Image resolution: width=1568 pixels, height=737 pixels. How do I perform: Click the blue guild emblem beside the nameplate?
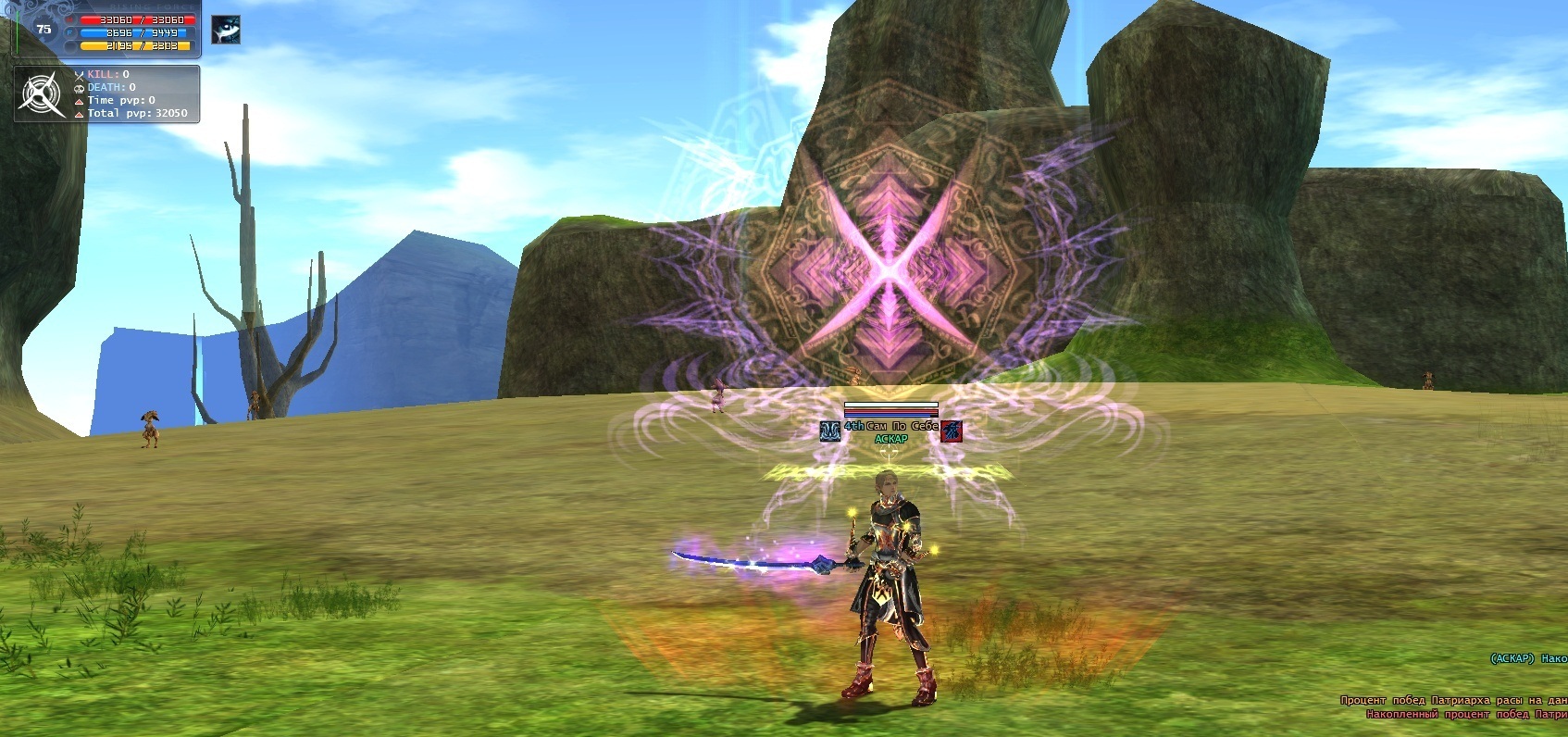(x=830, y=431)
